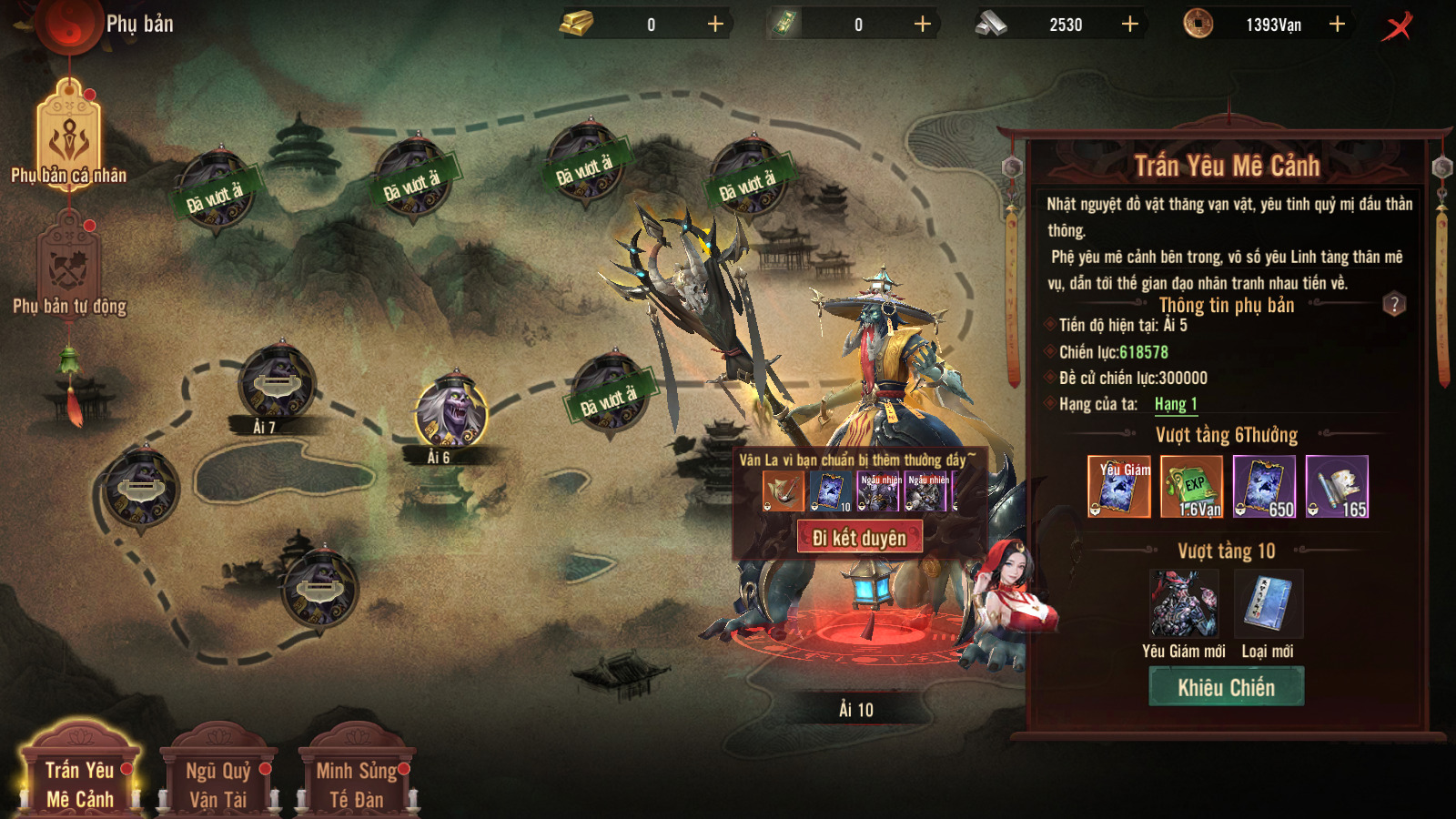
Task: Switch to Trấn Yêu Mê Cảnh tab
Action: pos(80,784)
